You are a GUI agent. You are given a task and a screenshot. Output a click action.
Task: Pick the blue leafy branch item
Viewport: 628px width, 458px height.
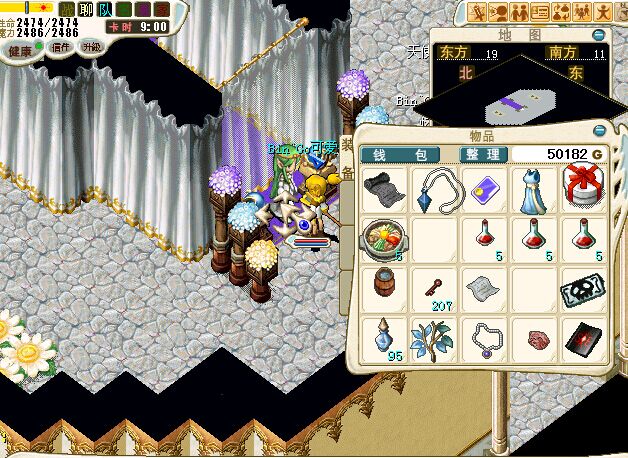click(434, 338)
